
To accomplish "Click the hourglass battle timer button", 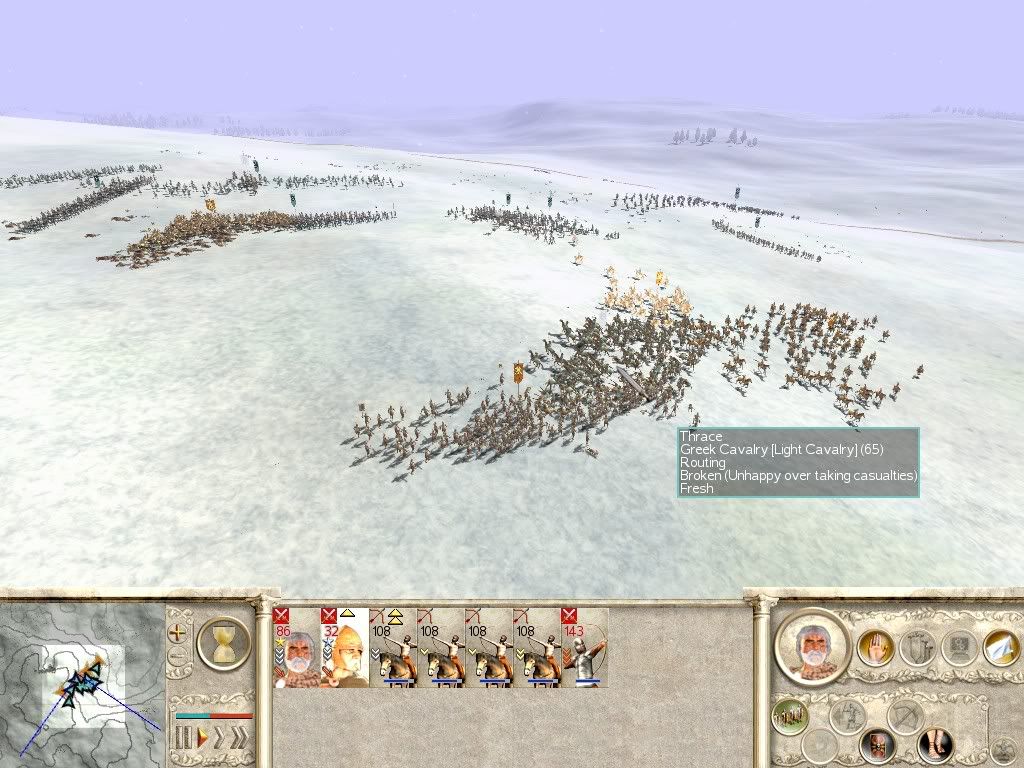I will point(223,643).
